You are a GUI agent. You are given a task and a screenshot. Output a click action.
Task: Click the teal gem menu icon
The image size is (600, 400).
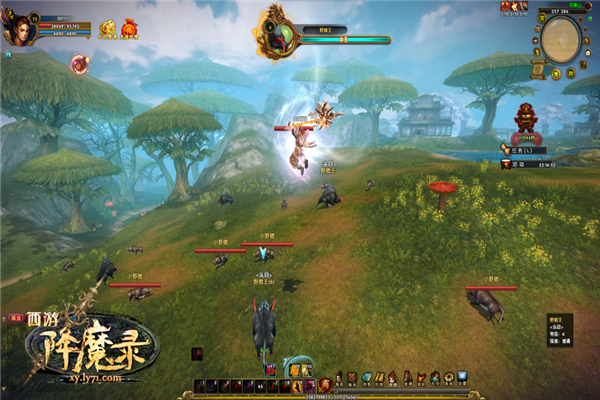tap(366, 377)
